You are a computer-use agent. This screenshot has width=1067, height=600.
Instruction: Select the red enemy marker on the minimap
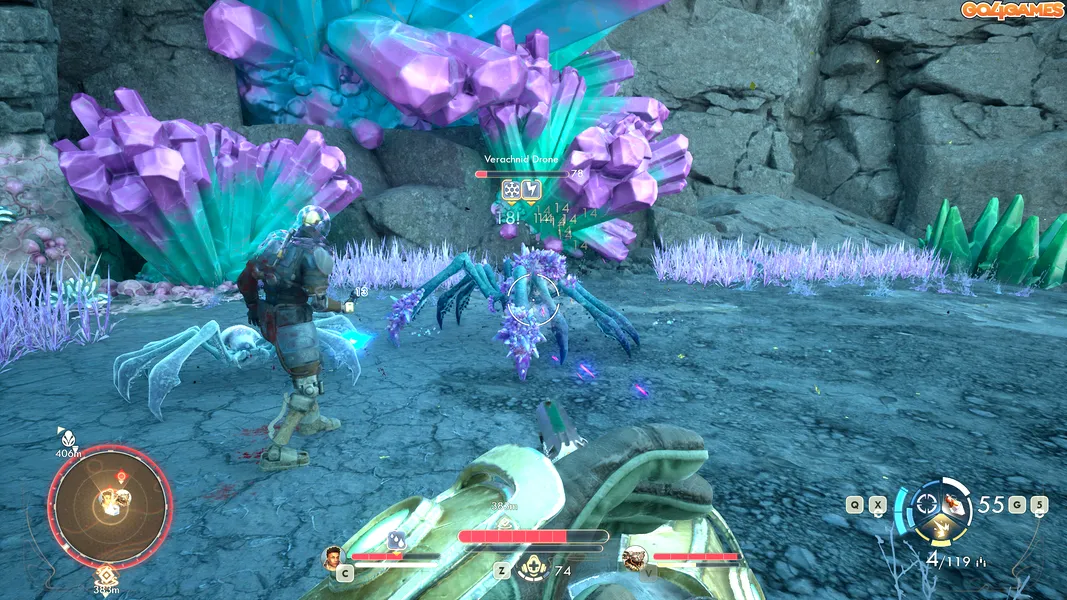tap(121, 476)
